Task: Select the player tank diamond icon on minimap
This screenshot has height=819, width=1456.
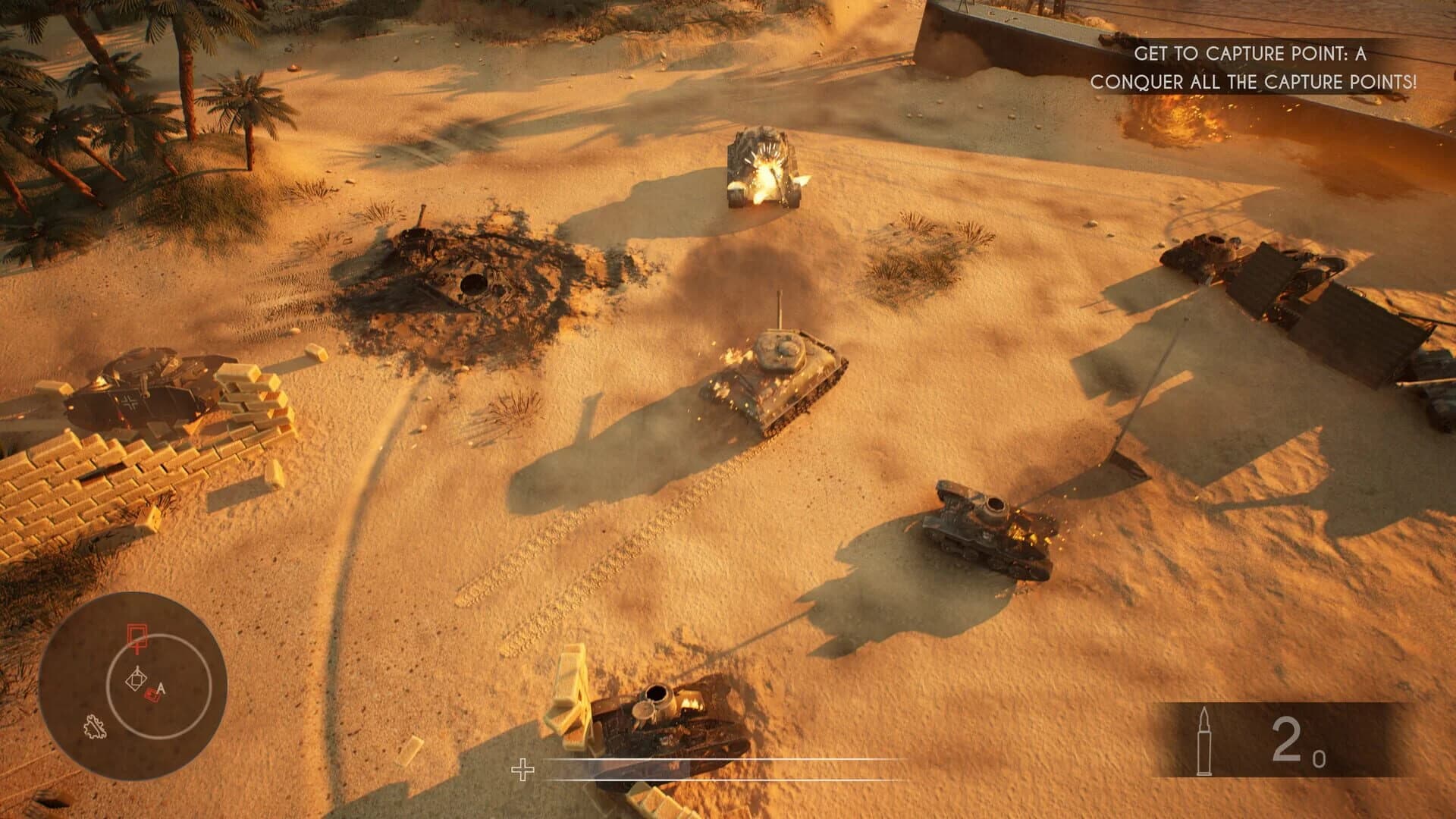Action: pos(136,677)
